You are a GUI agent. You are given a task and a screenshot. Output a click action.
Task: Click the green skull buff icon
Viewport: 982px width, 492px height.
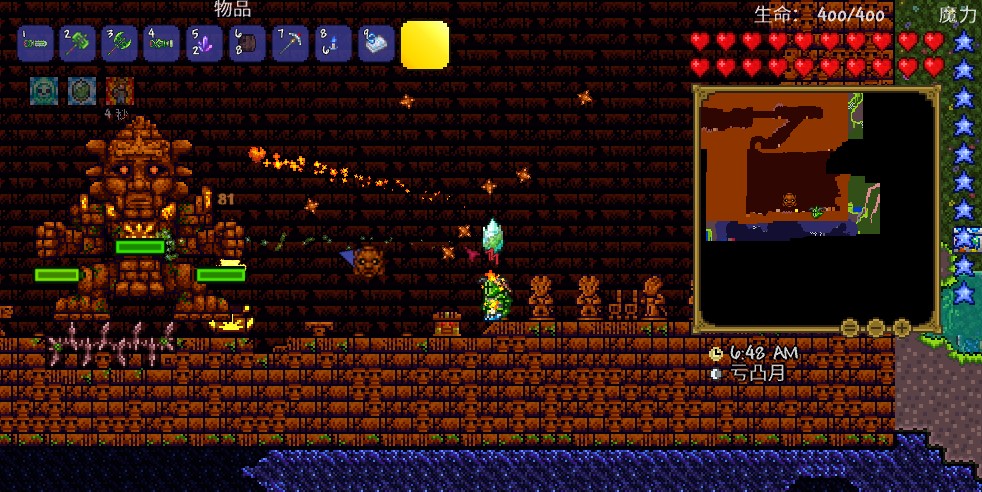[x=43, y=91]
